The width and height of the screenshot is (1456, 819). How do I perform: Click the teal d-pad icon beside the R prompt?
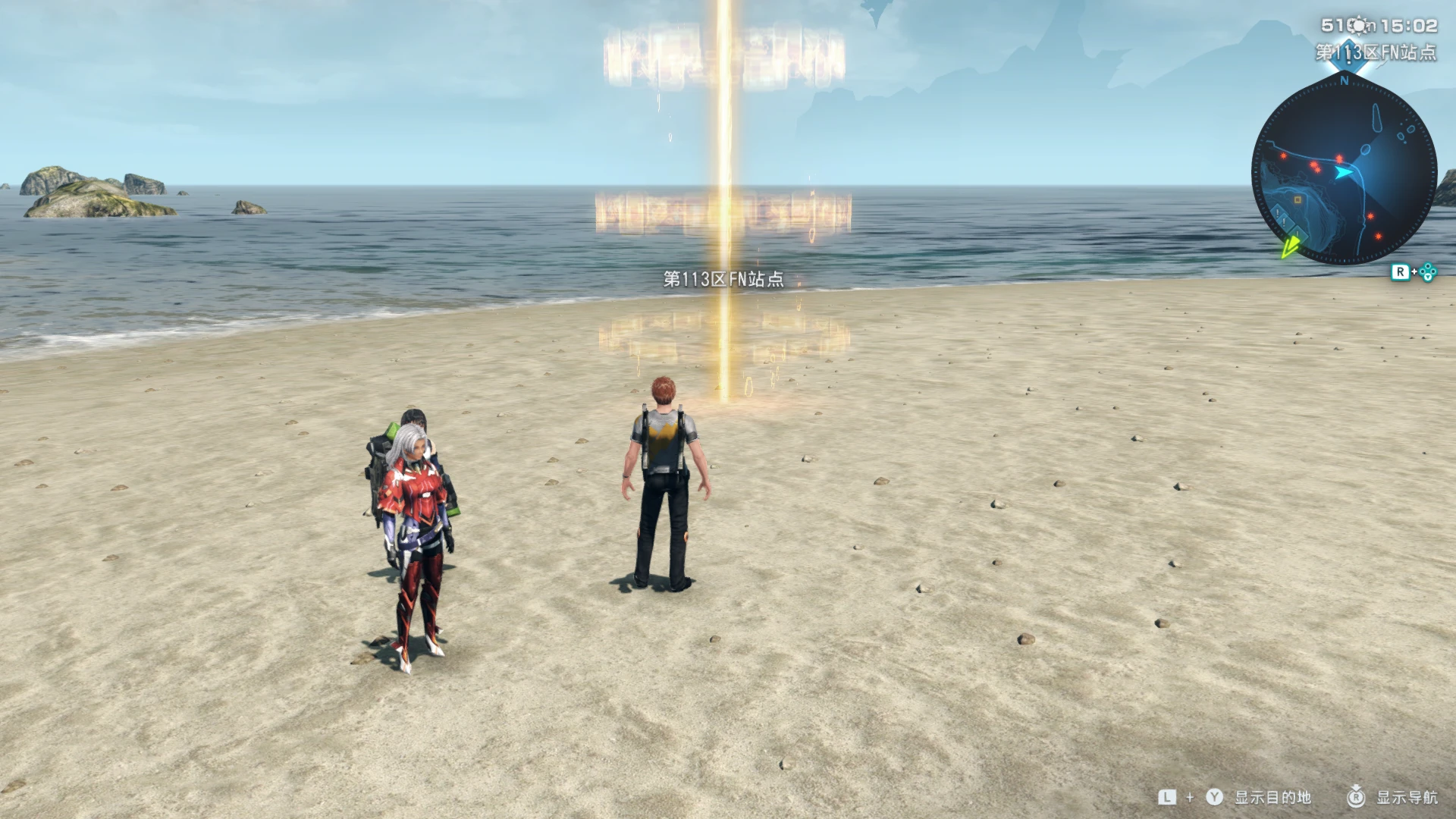point(1429,272)
